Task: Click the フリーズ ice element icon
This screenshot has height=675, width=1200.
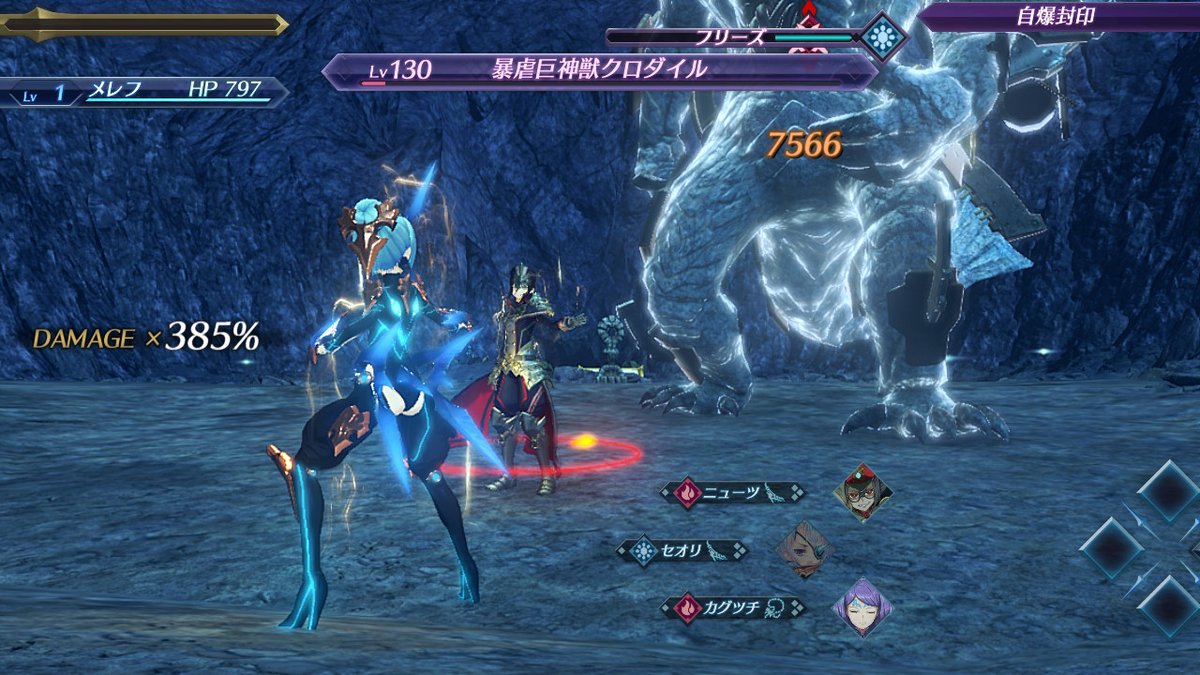Action: 884,38
